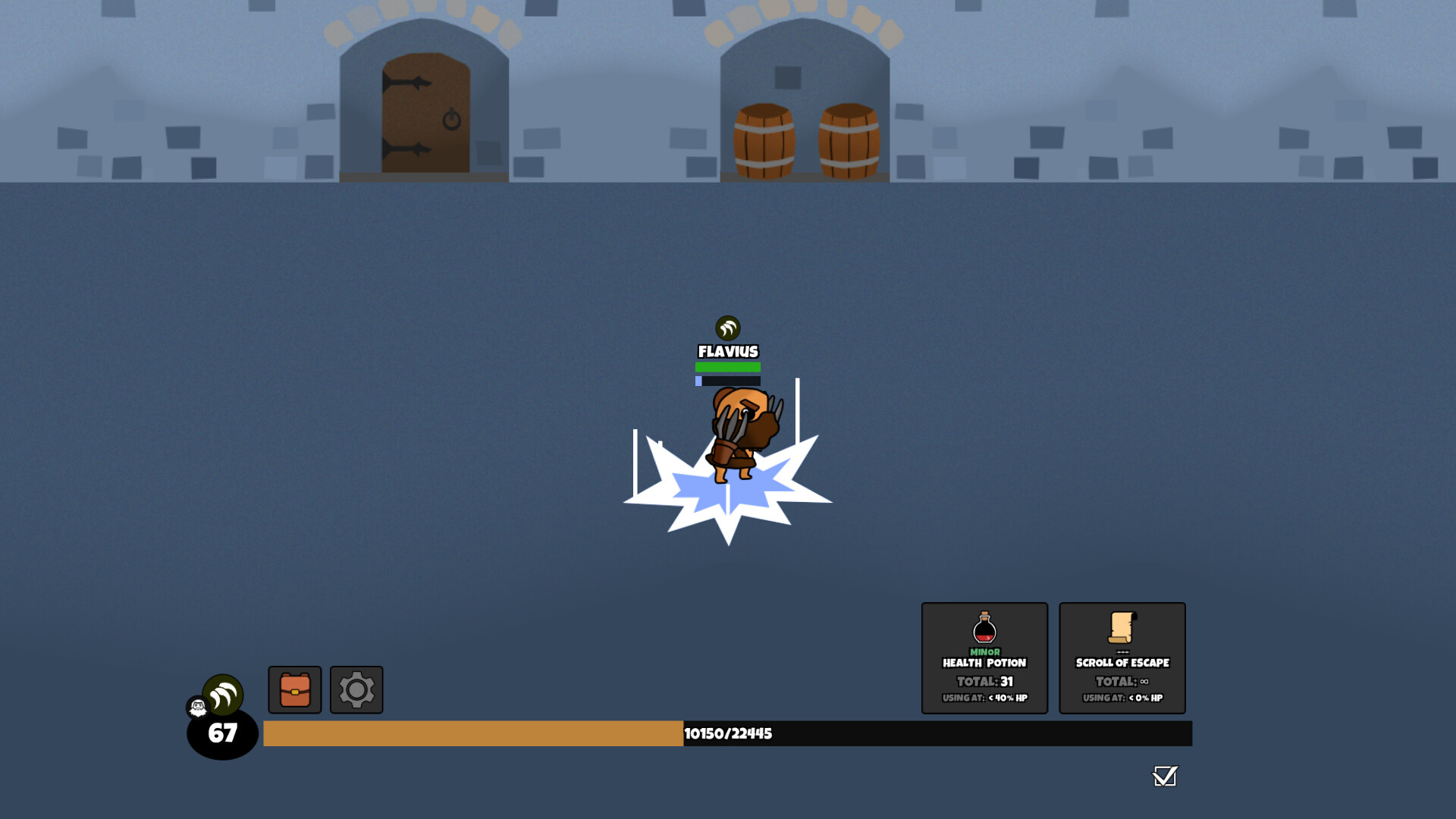This screenshot has width=1456, height=819.
Task: Click the claw buff icon above Flavius
Action: [x=727, y=329]
